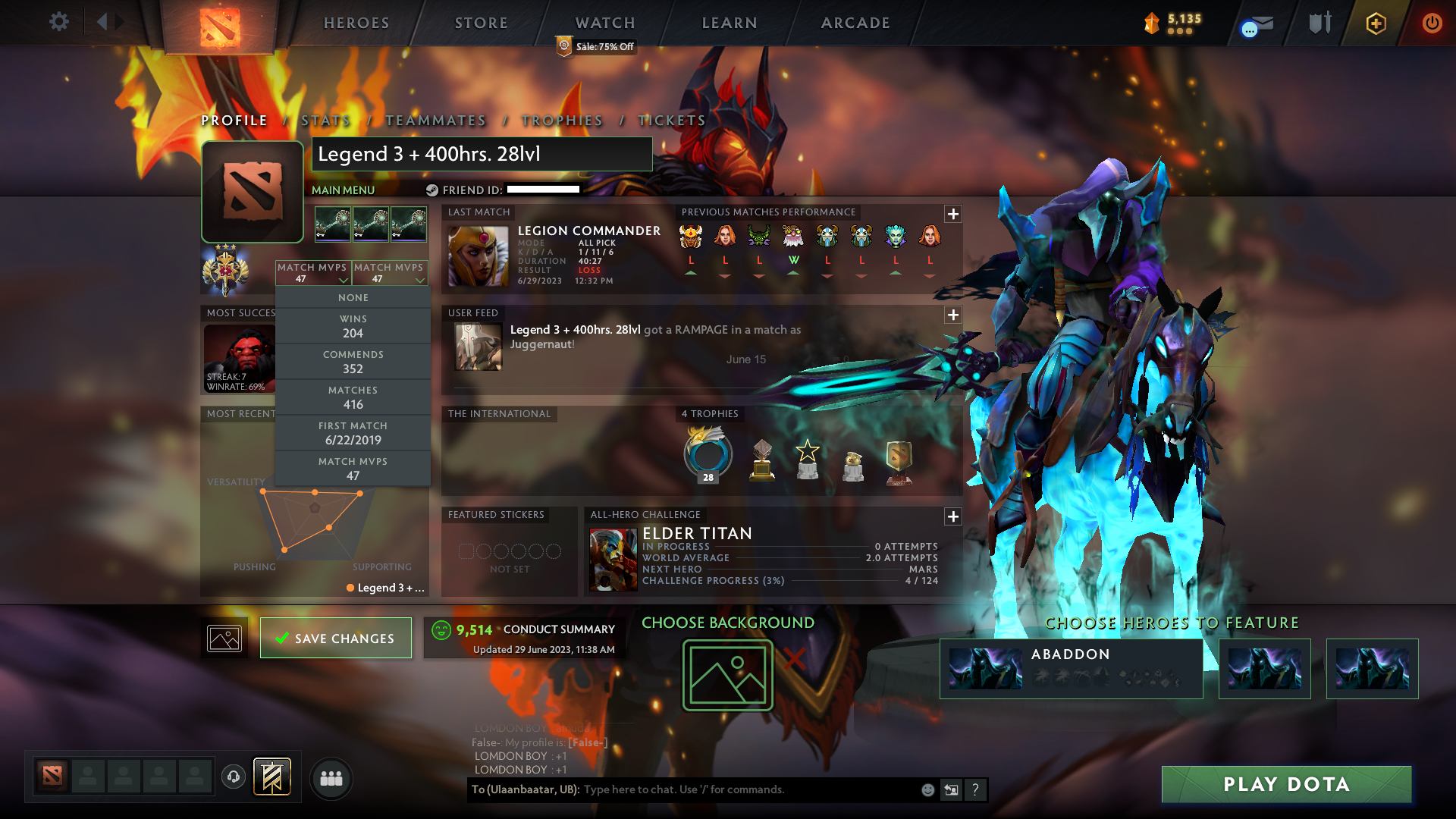Click the guild banner icon near party slots
The height and width of the screenshot is (819, 1456).
point(272,776)
